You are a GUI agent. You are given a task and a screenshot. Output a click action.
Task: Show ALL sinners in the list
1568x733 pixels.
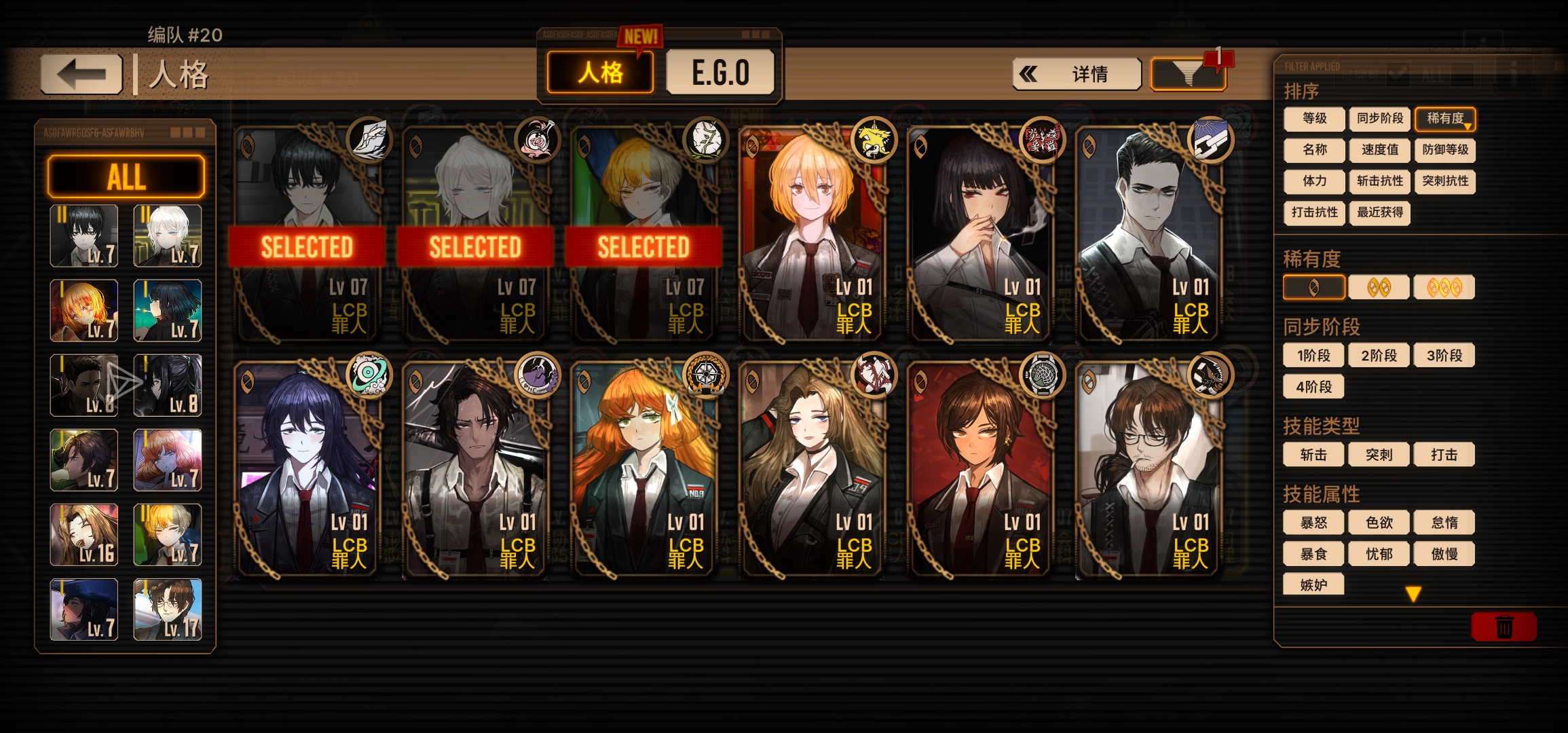pos(126,176)
